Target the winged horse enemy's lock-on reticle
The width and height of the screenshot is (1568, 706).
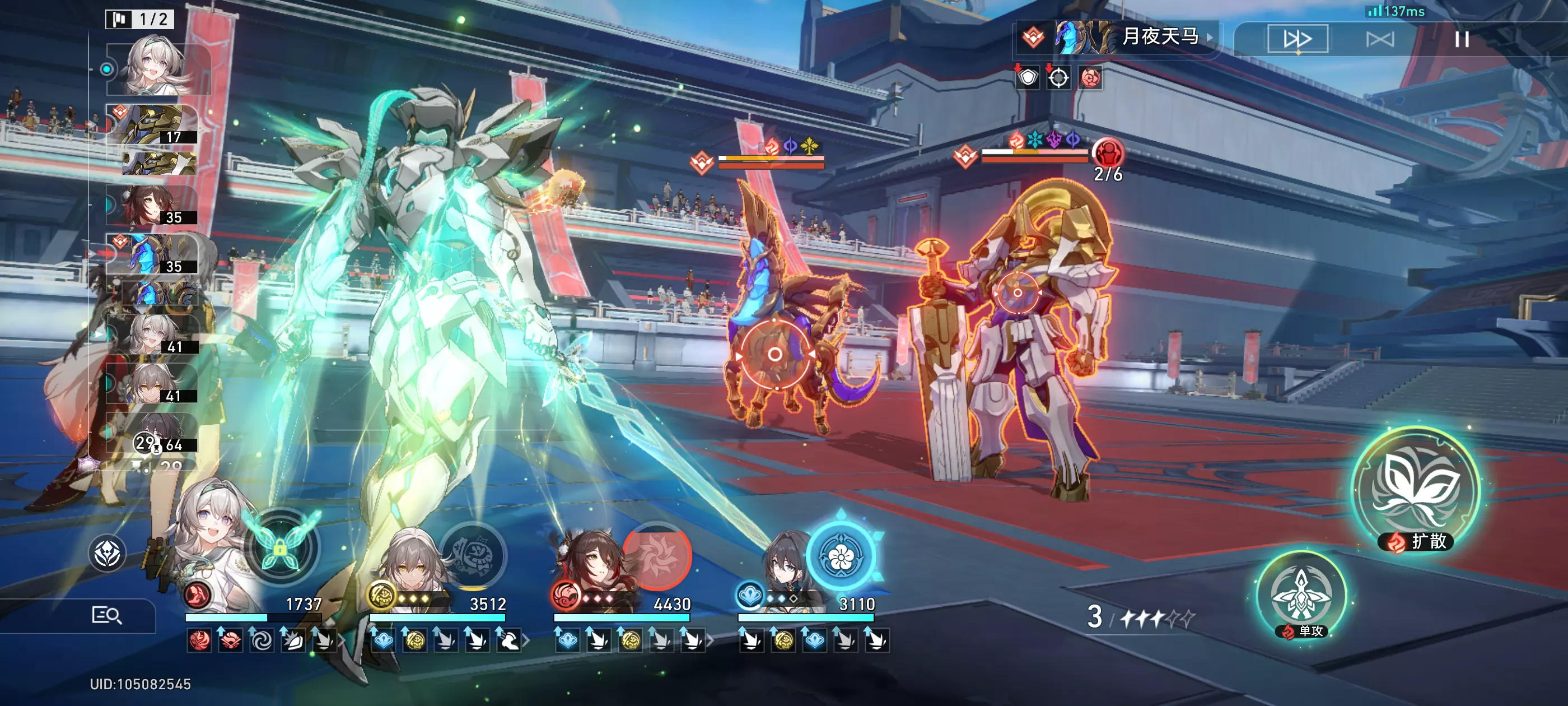pos(774,354)
